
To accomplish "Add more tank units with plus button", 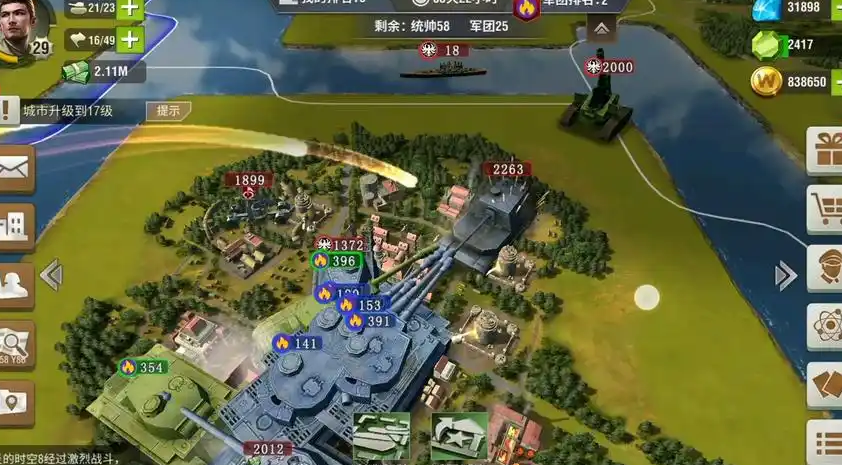I will [131, 8].
